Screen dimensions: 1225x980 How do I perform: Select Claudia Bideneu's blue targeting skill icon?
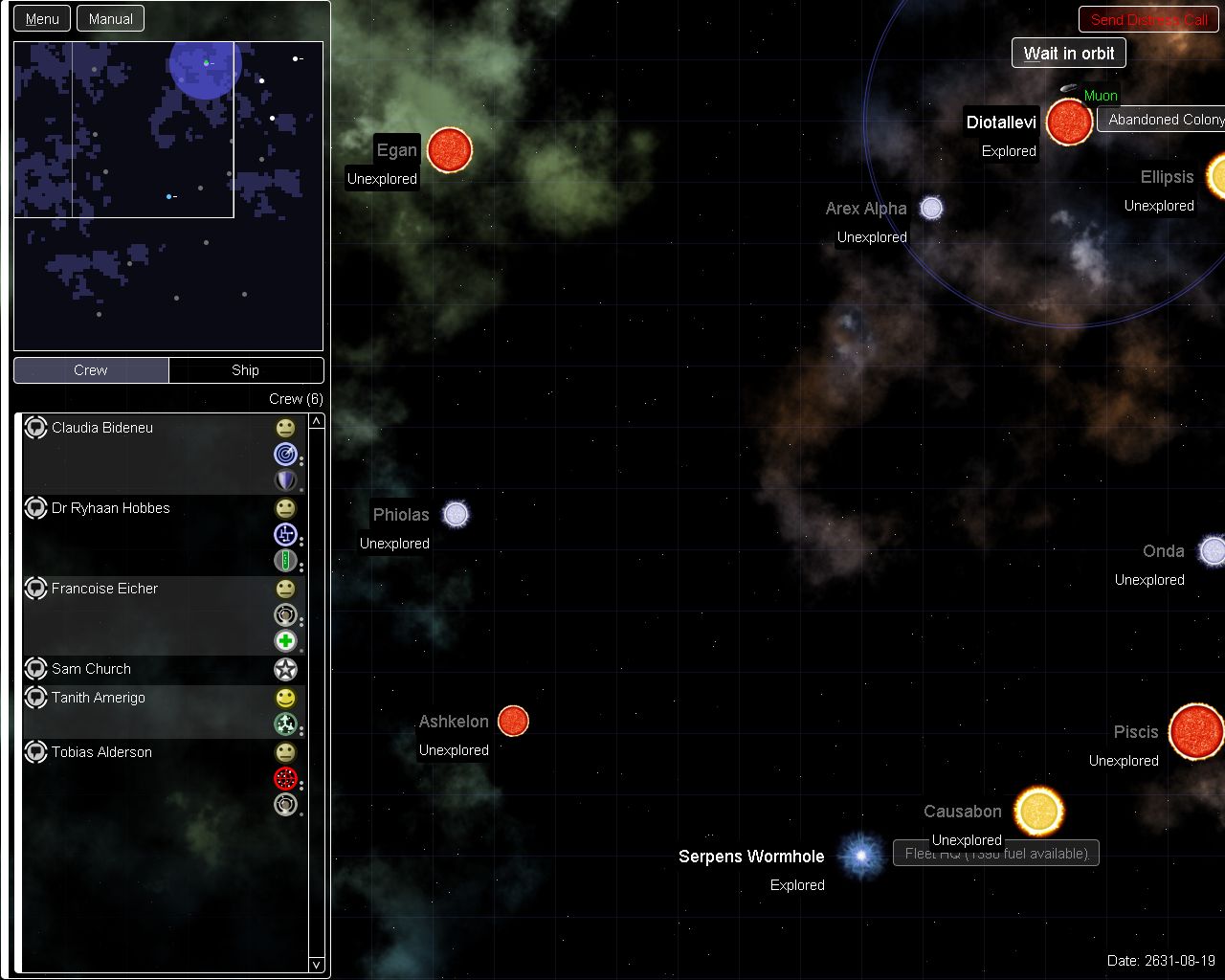tap(285, 455)
